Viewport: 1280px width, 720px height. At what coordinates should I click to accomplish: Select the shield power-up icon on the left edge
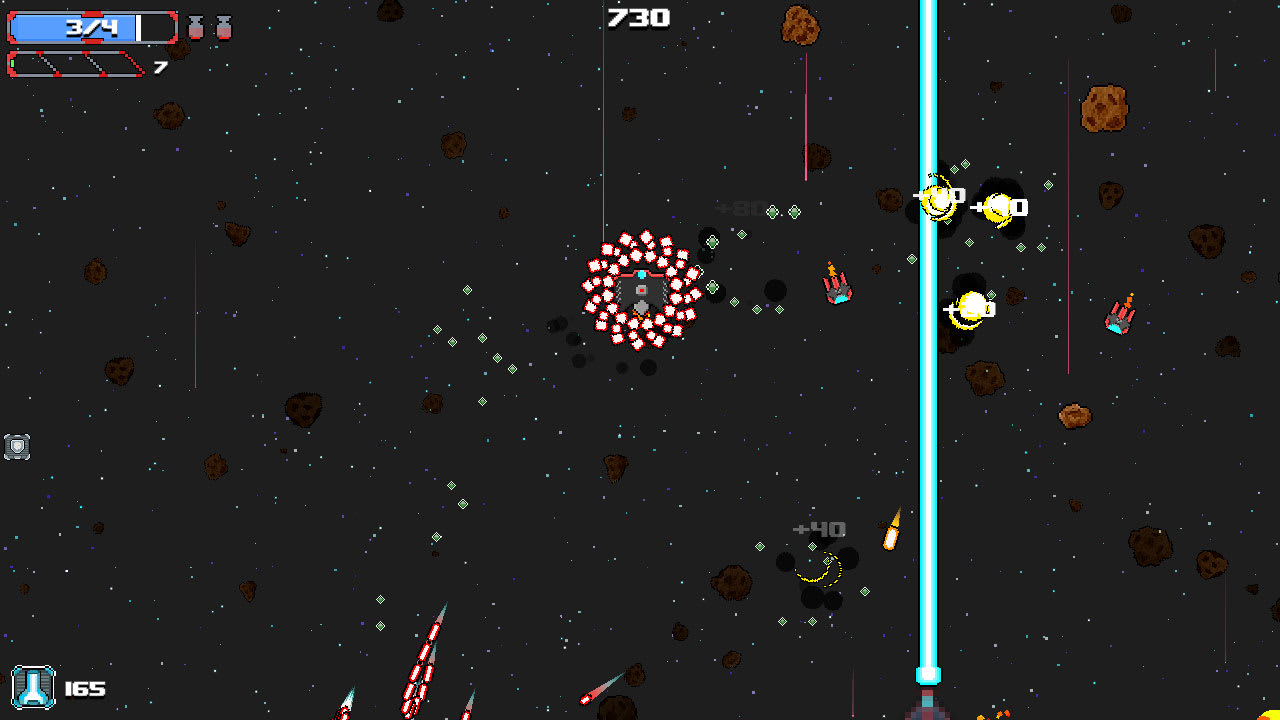click(x=15, y=447)
